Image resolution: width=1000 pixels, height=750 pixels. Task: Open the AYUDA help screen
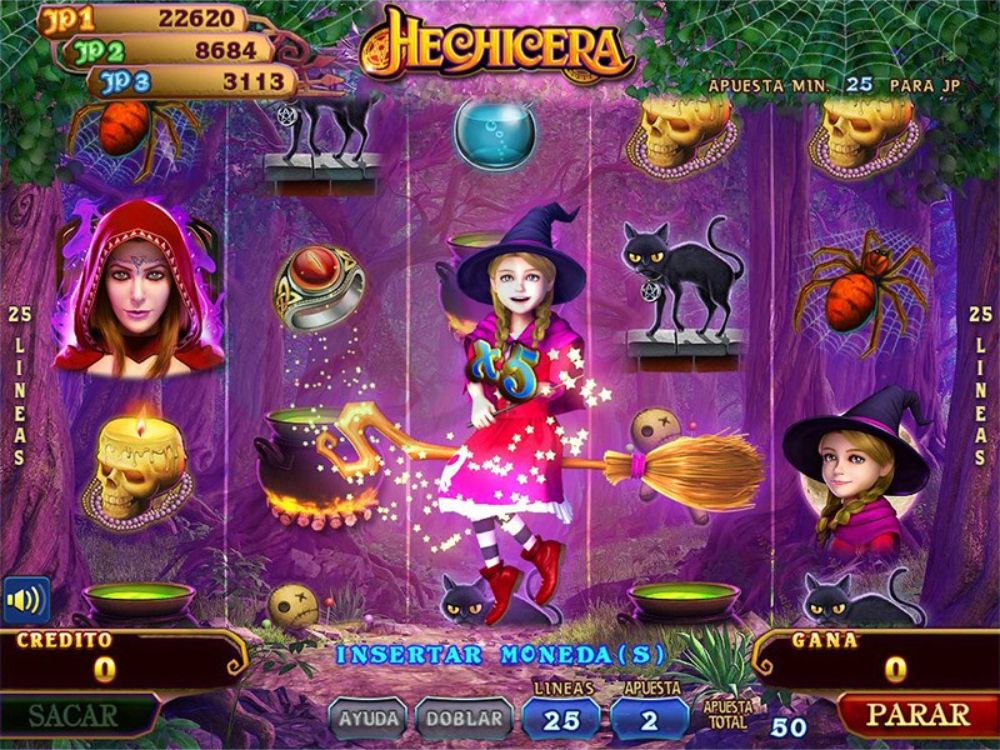(x=368, y=718)
